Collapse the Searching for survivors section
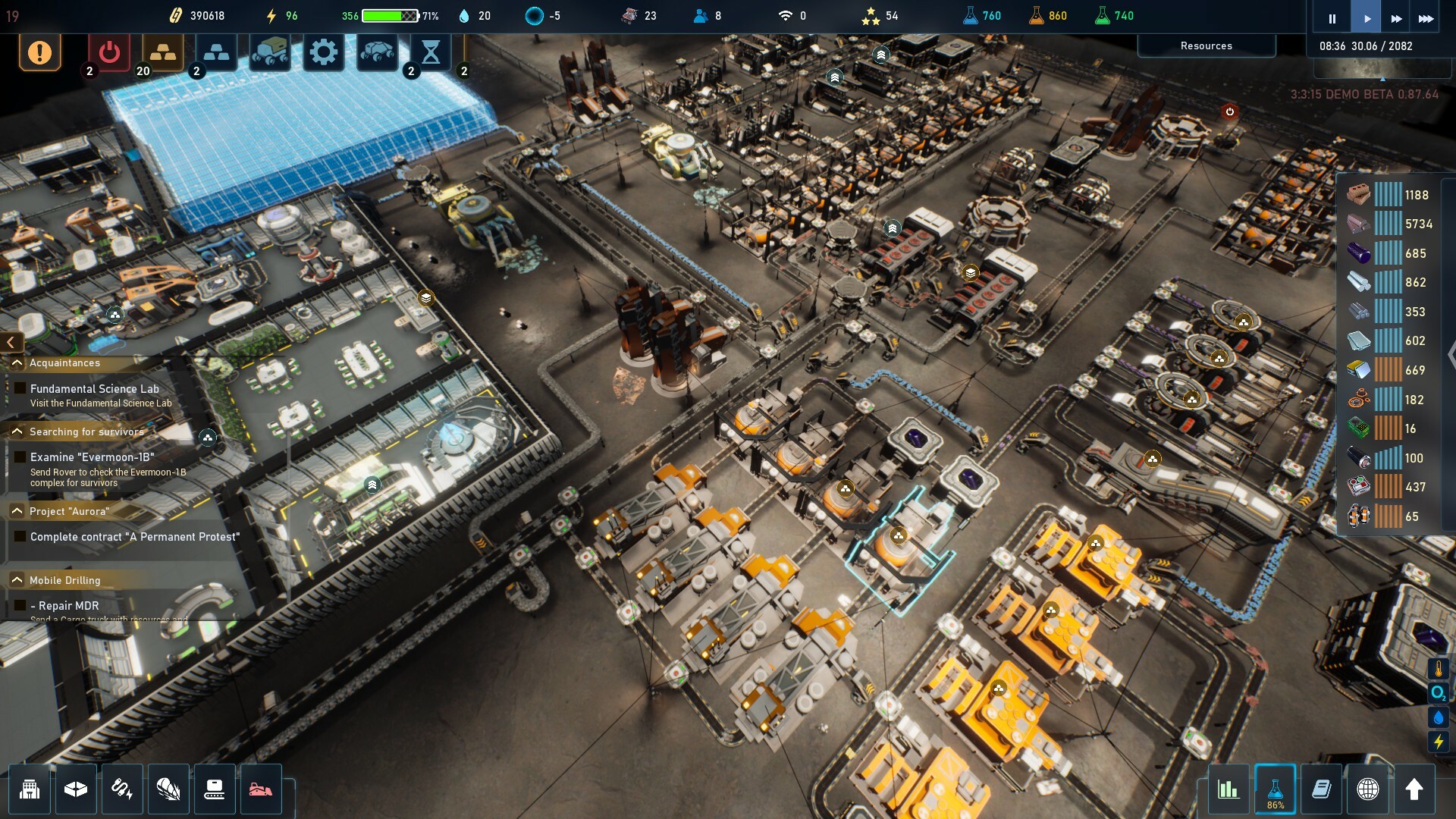 tap(17, 431)
